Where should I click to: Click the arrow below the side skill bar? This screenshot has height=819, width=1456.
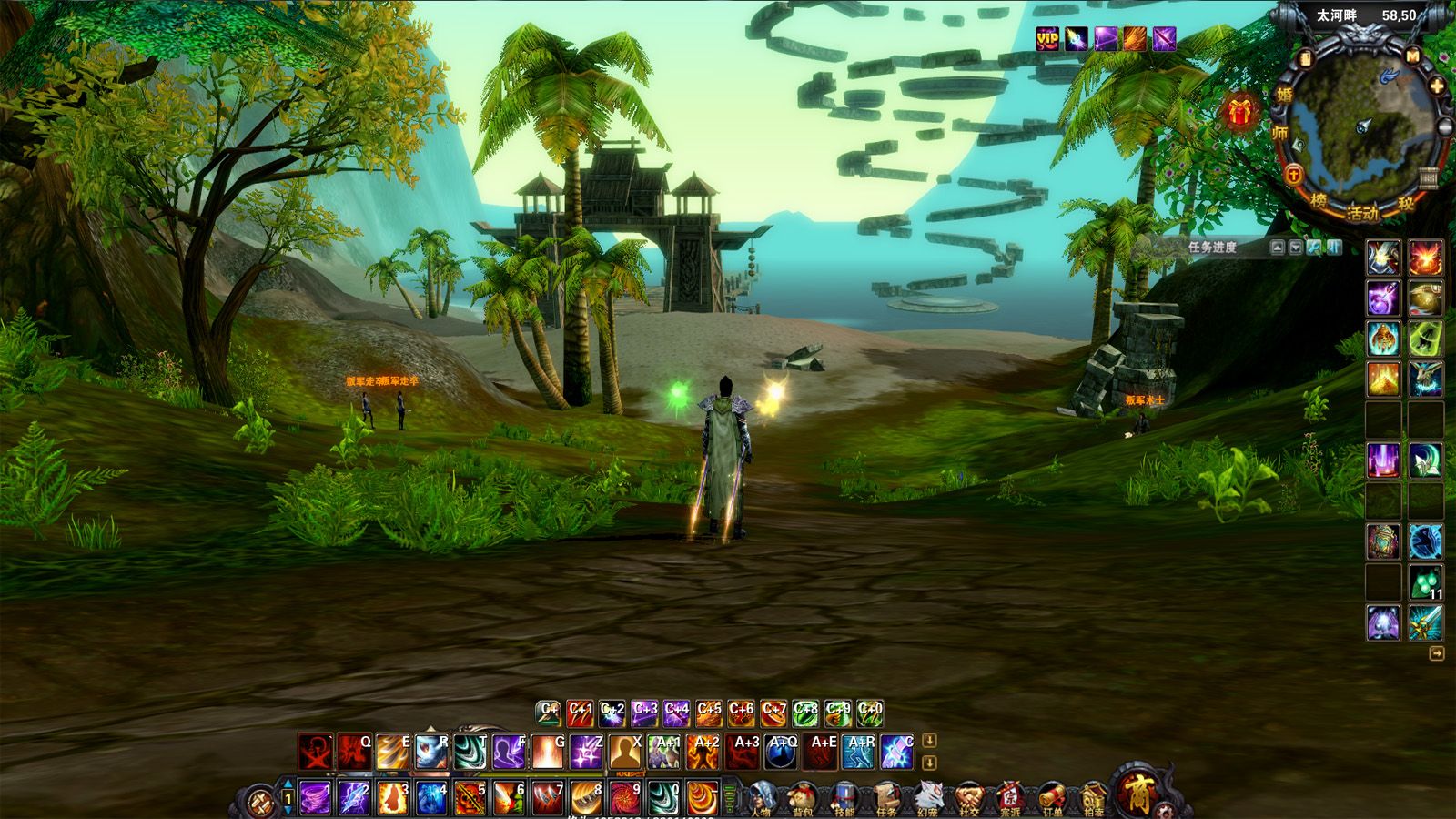point(1436,653)
